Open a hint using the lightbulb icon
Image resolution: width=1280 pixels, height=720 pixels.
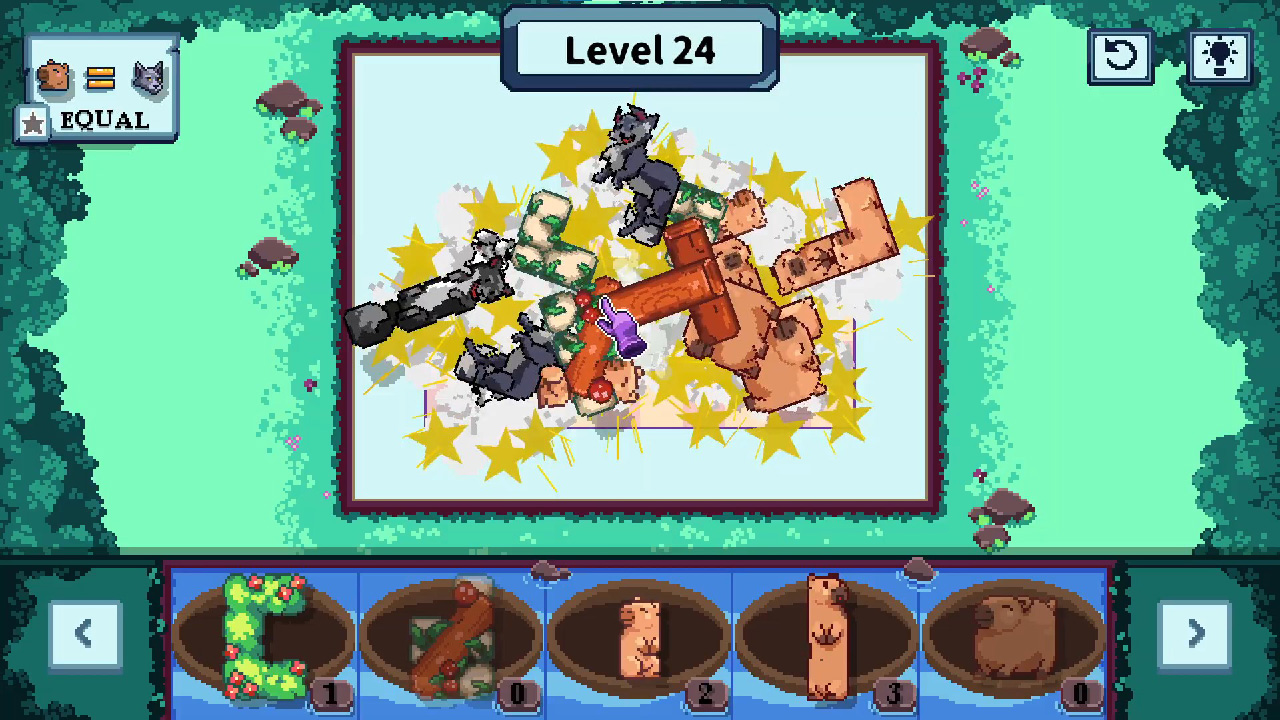pyautogui.click(x=1219, y=57)
